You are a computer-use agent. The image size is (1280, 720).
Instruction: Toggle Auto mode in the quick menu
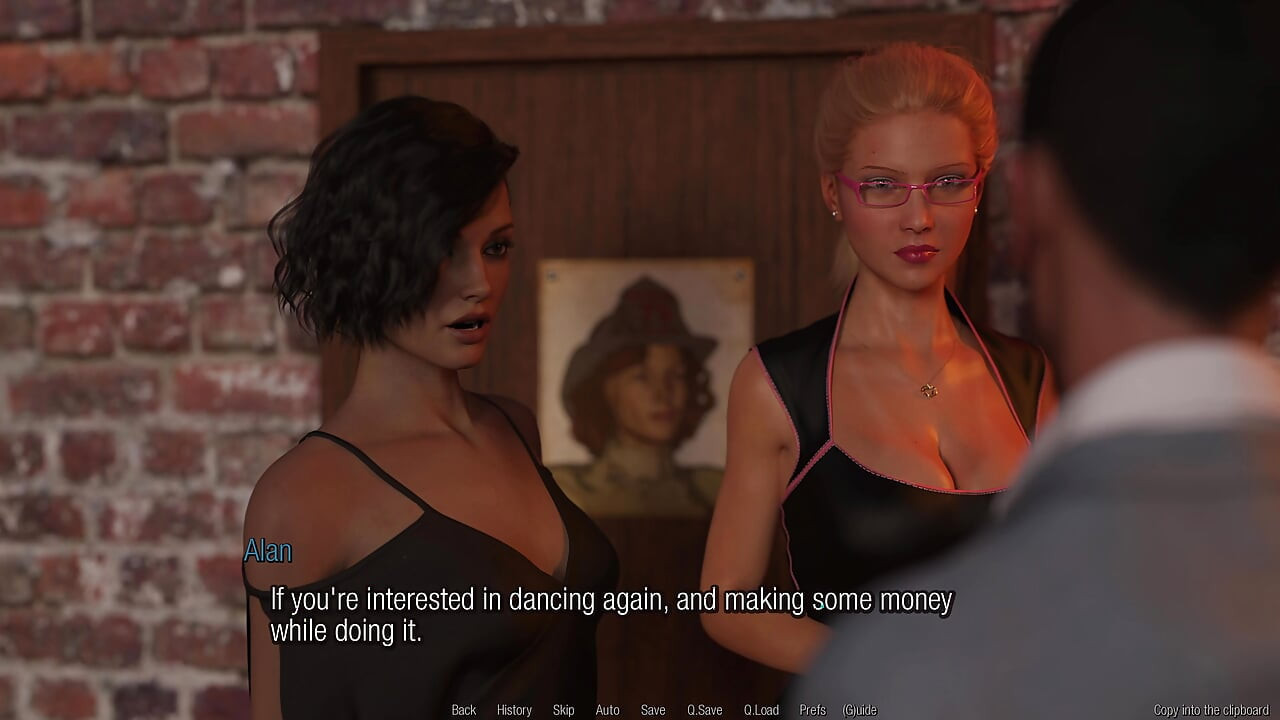click(x=608, y=709)
